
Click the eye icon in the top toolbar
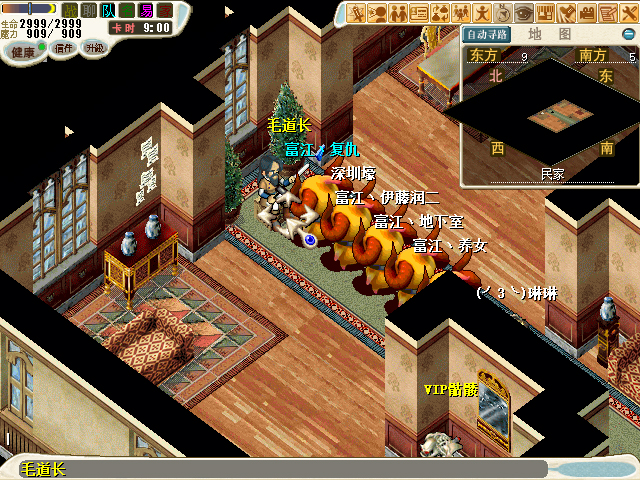click(524, 13)
